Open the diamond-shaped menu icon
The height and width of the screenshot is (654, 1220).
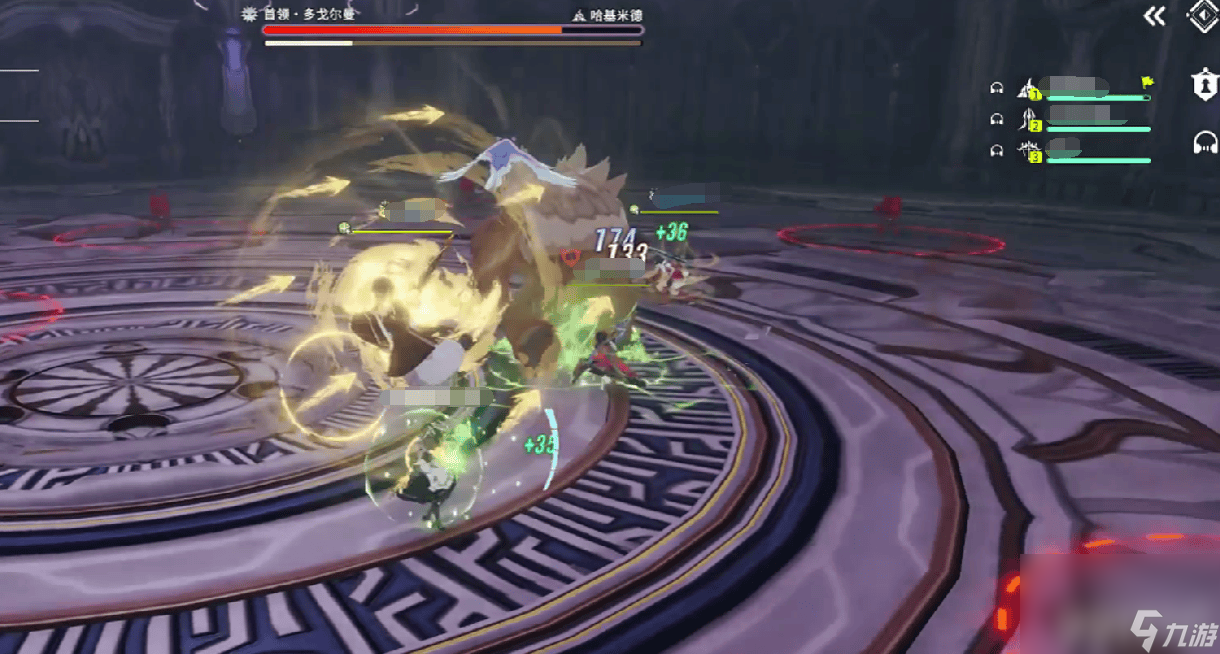click(1202, 16)
